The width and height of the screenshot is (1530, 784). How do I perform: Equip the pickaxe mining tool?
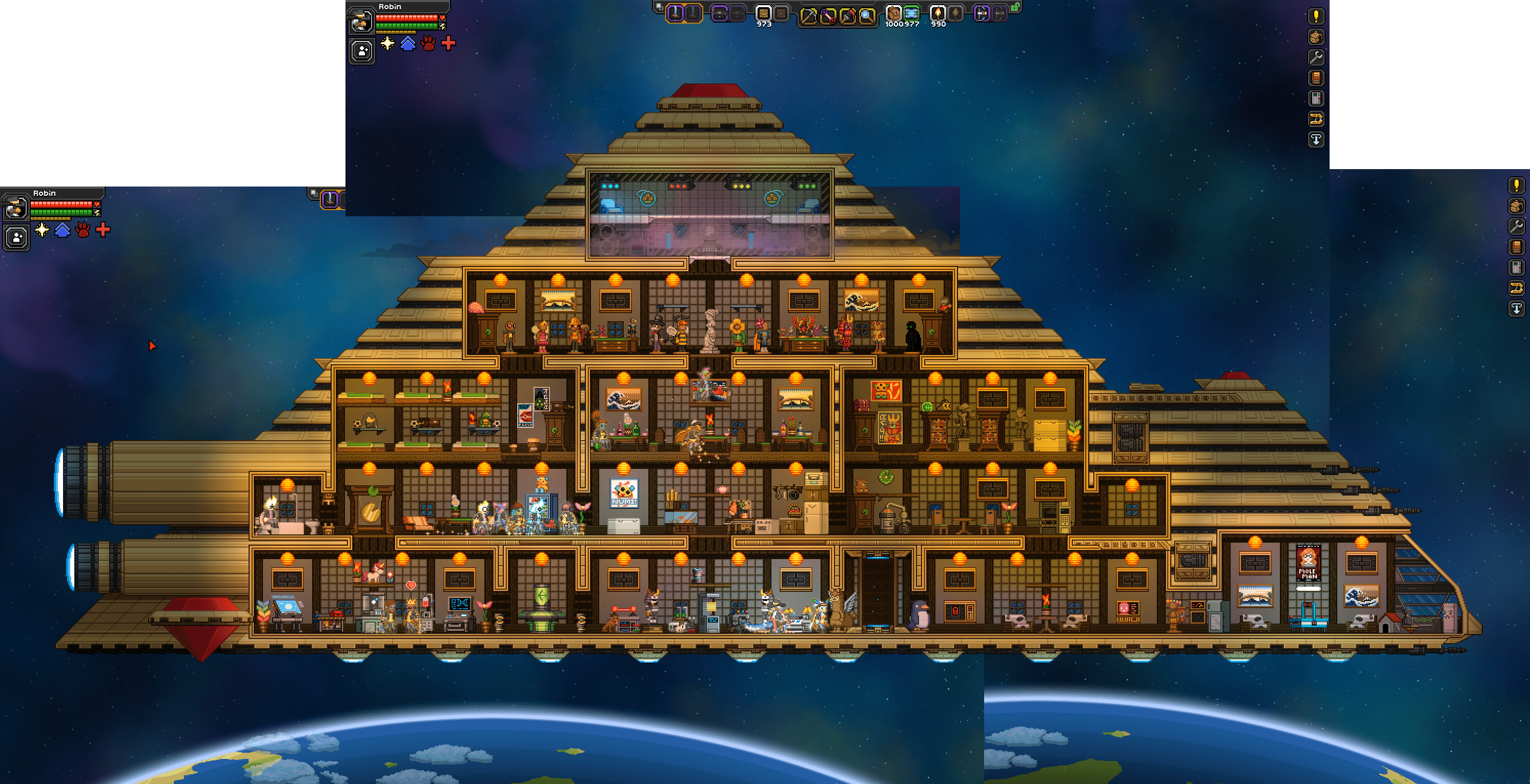pos(808,15)
